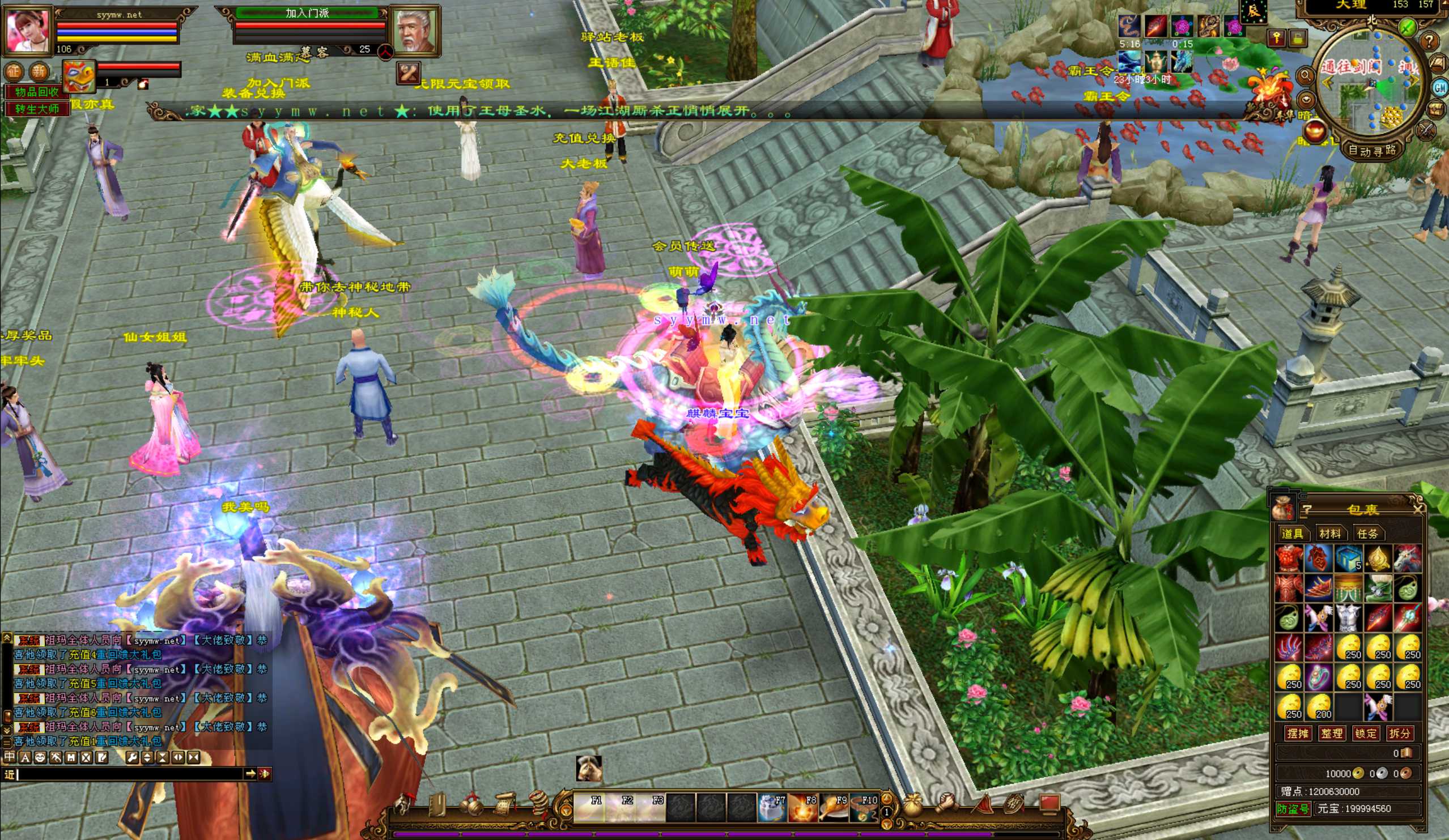This screenshot has width=1449, height=840.
Task: Click the magnifying glass beside the minimap
Action: click(x=1305, y=75)
